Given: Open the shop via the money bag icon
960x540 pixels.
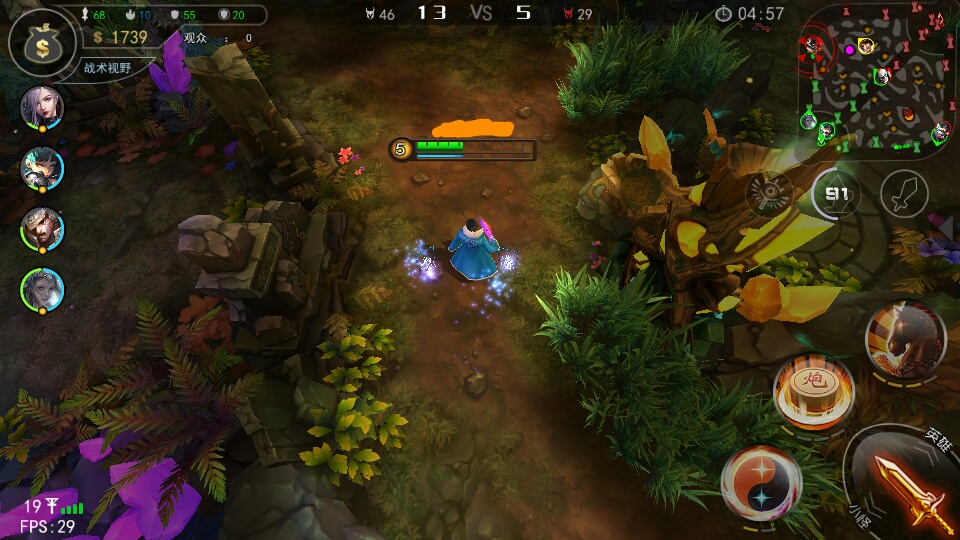Looking at the screenshot, I should 41,40.
